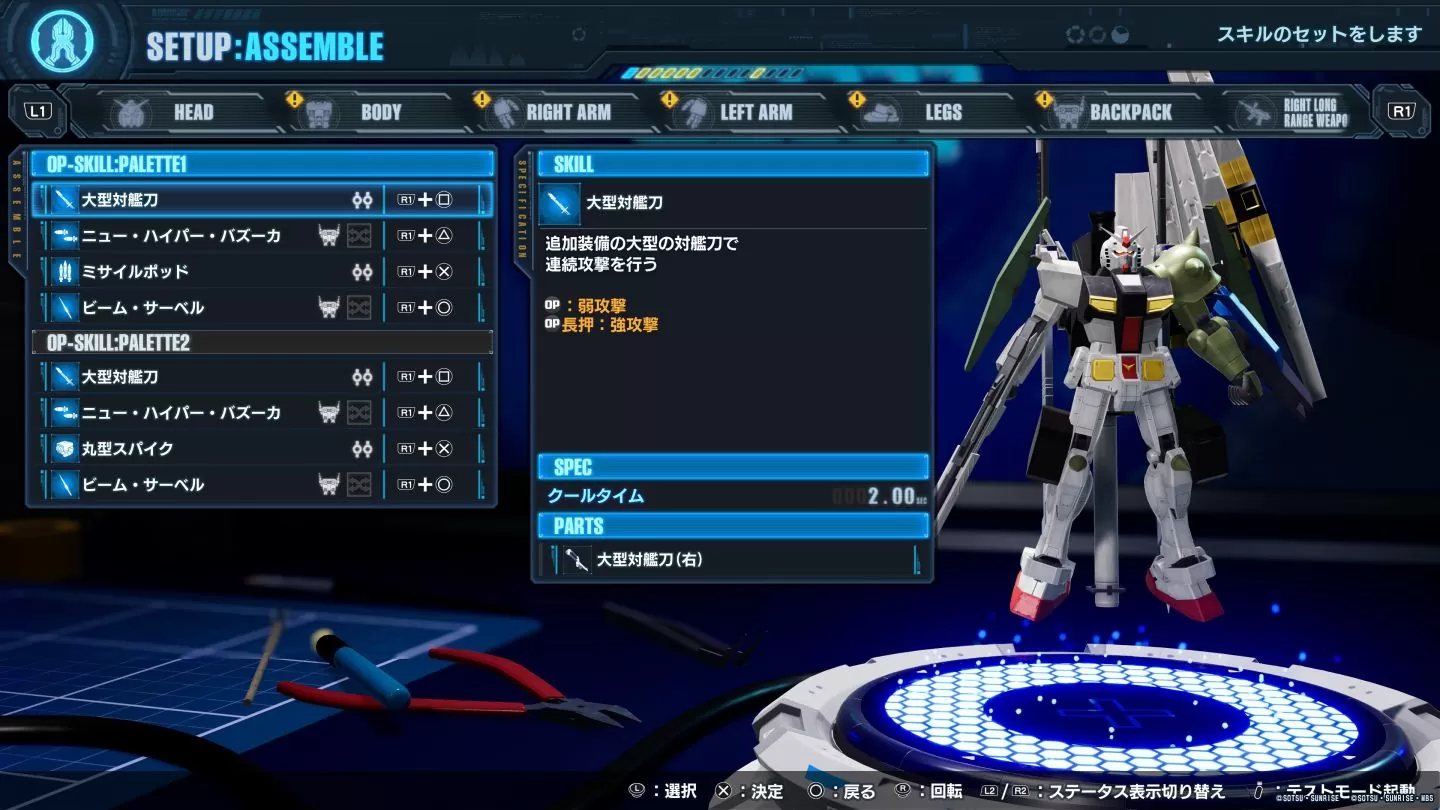
Task: Show the RIGHT LONG RANGE WEAPON tab
Action: click(x=1297, y=112)
